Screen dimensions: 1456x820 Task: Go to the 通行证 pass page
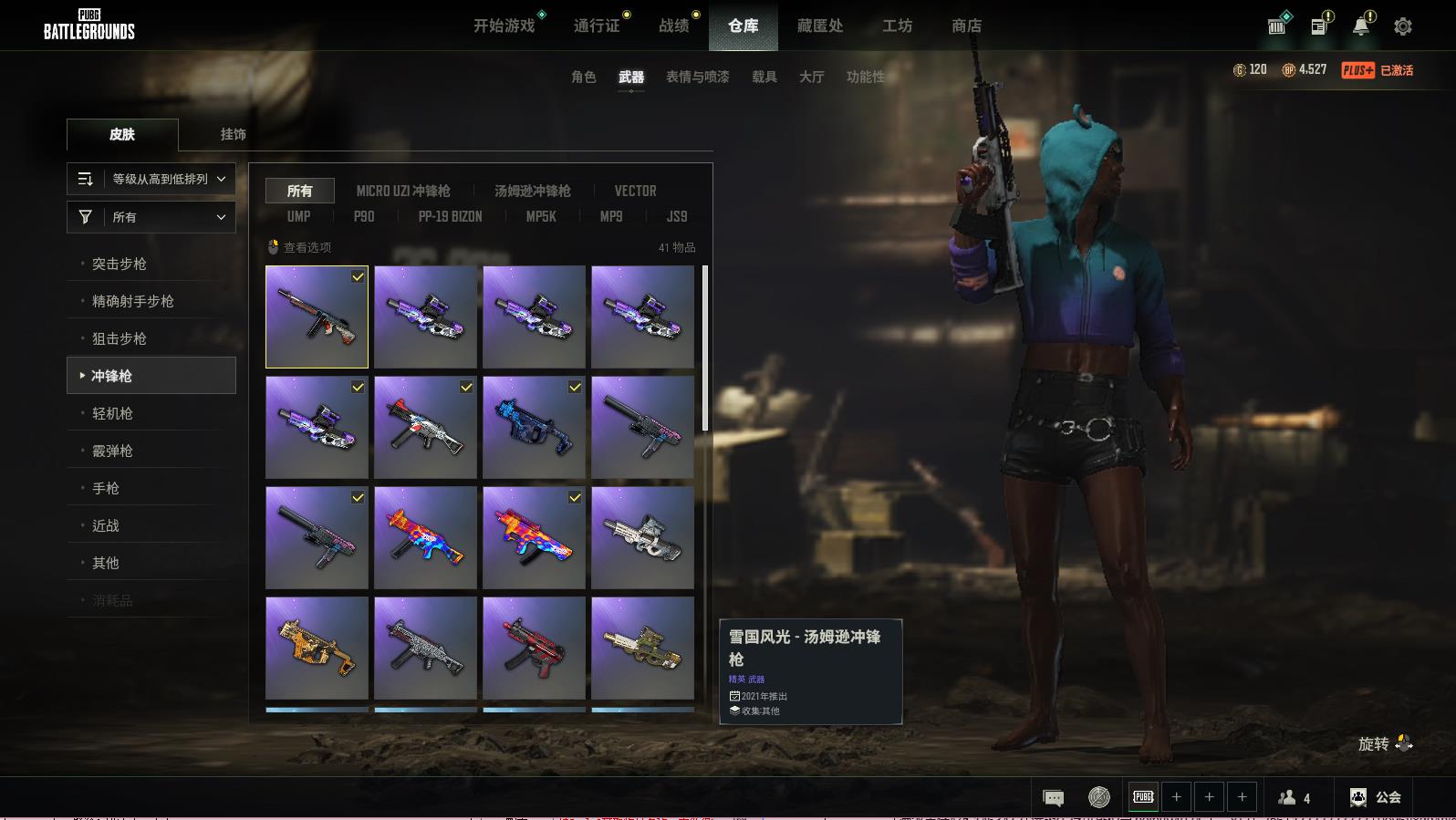[x=597, y=26]
